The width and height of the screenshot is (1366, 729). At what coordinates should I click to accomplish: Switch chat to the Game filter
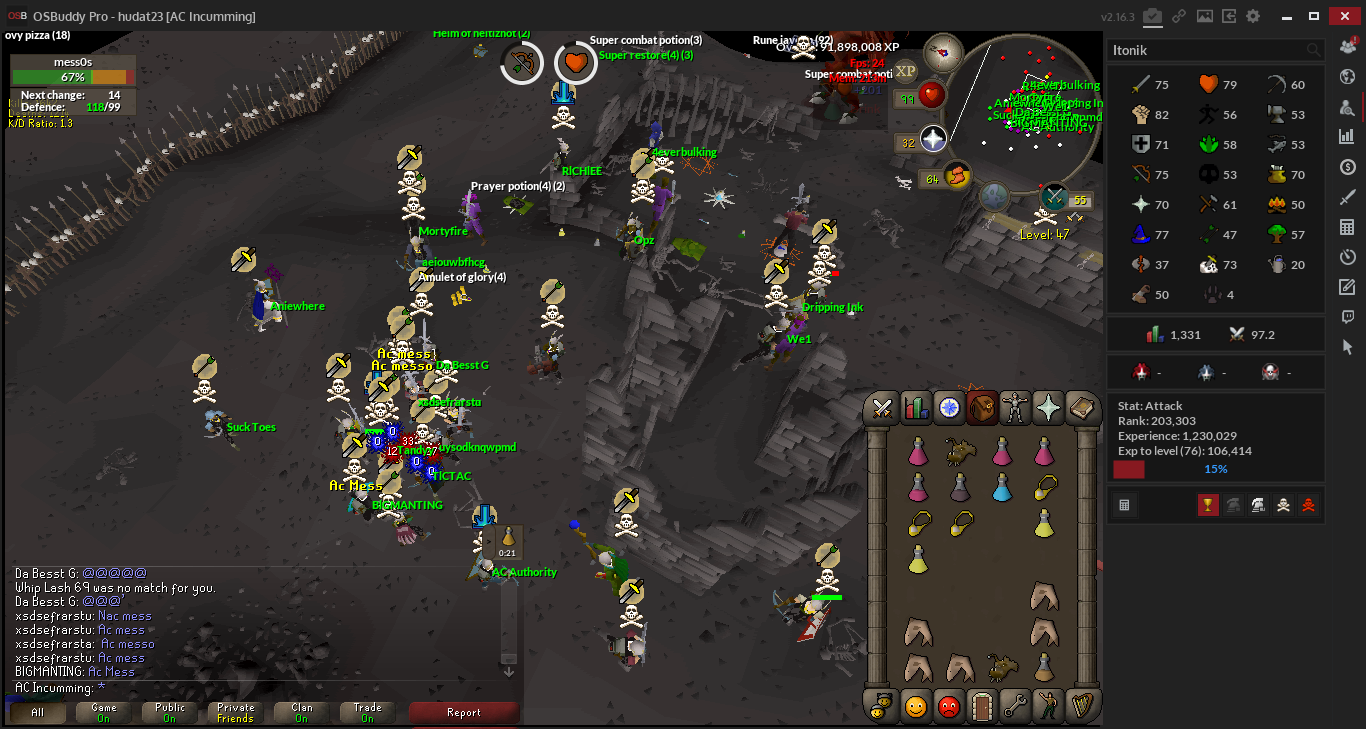pos(104,712)
